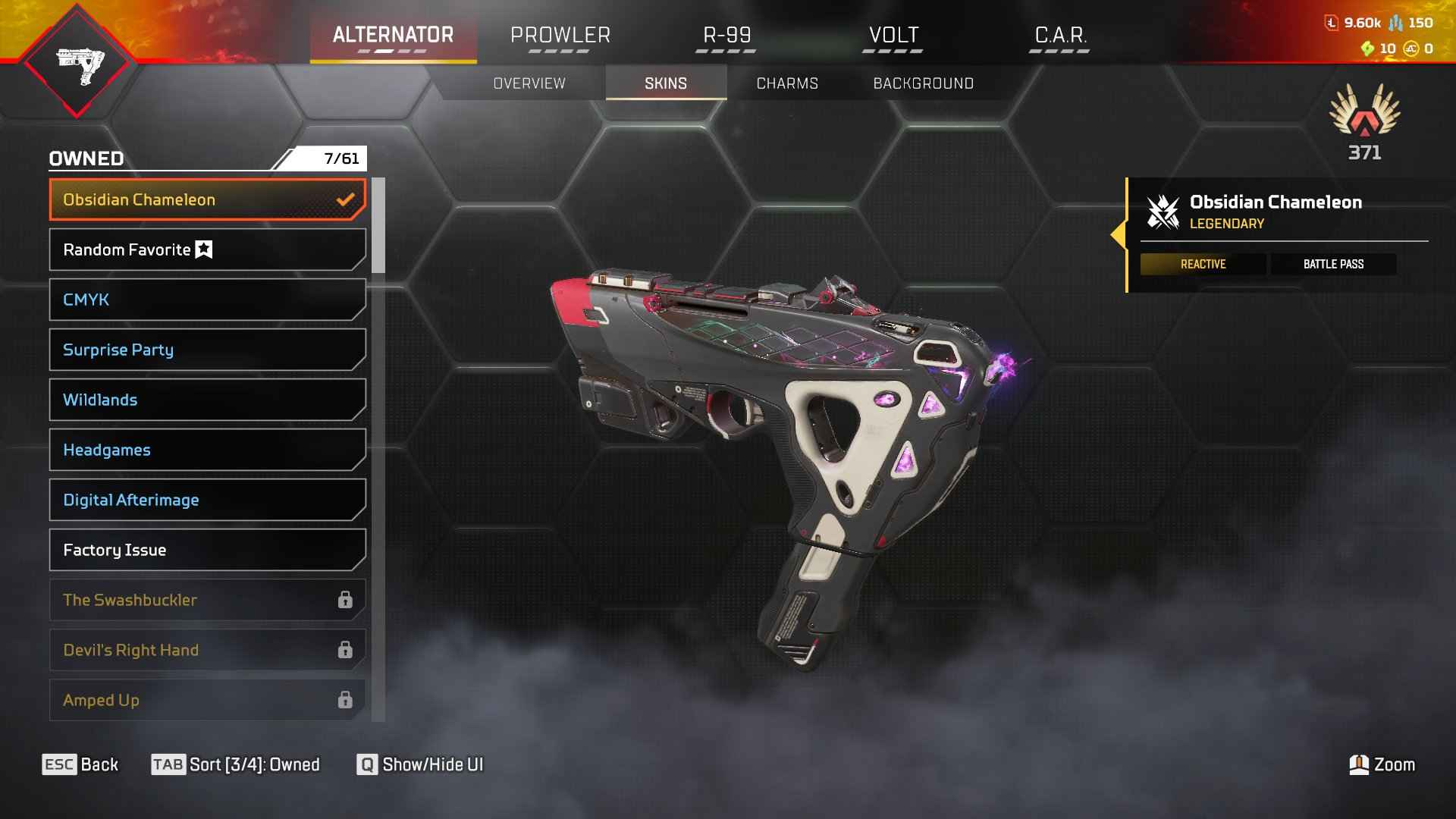This screenshot has height=819, width=1456.
Task: View the locked Devil's Right Hand skin
Action: (207, 650)
